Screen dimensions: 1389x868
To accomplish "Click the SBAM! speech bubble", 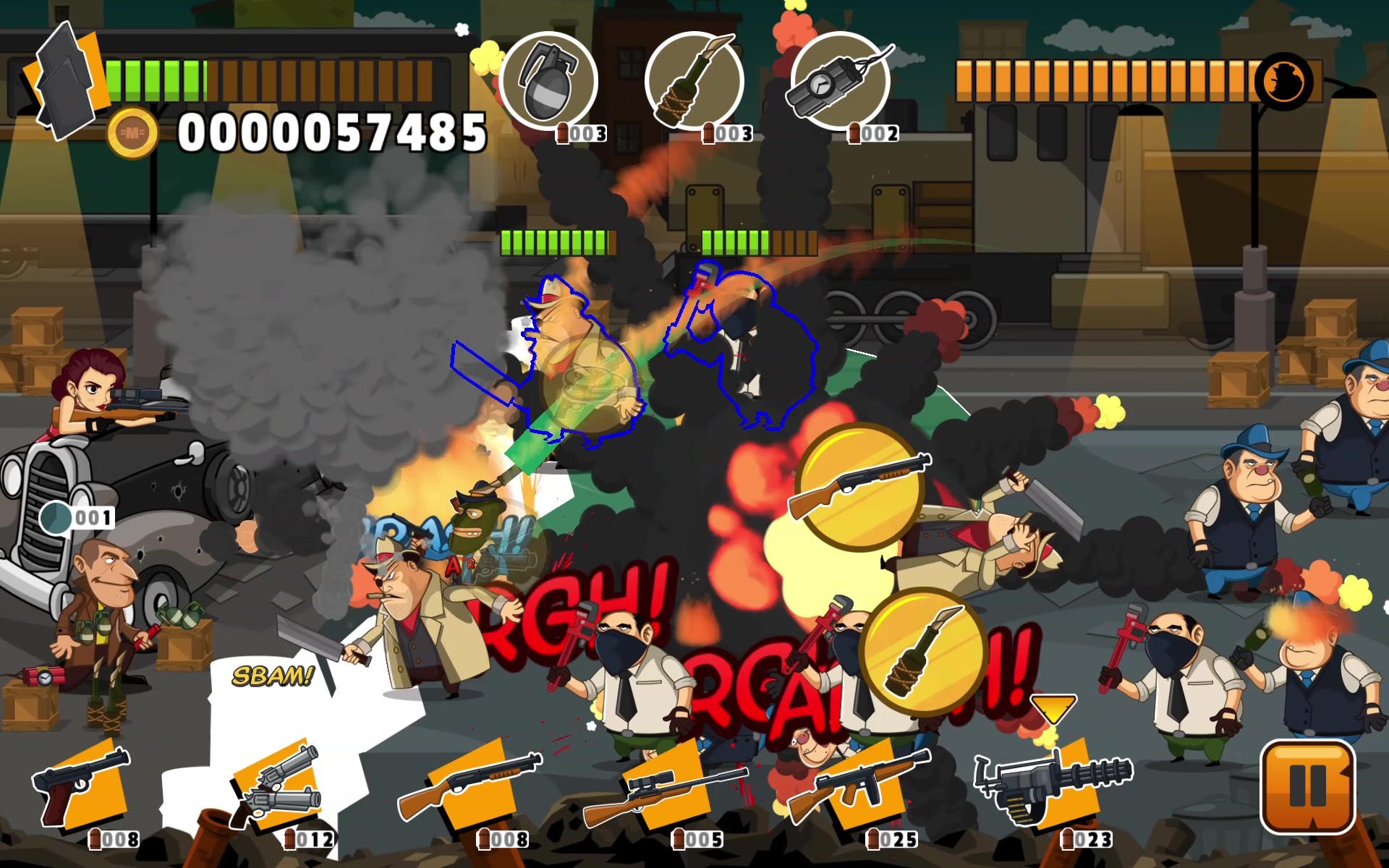I will click(x=270, y=678).
